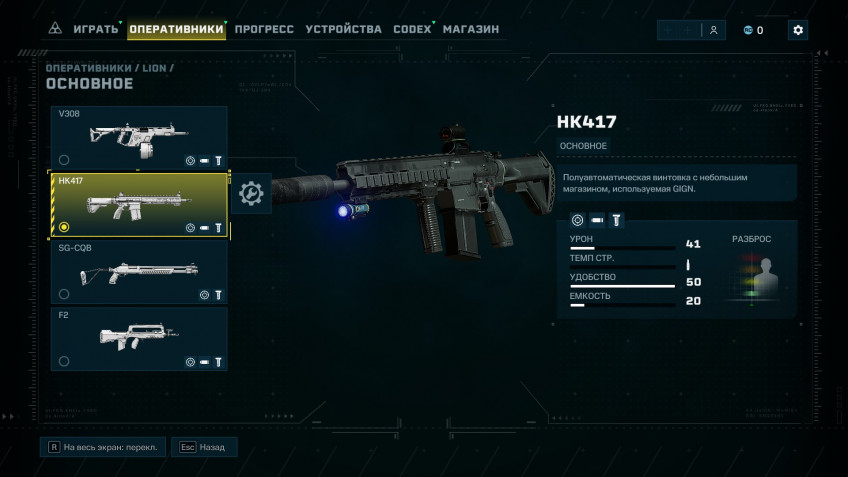The height and width of the screenshot is (477, 848).
Task: Click the Назад back button
Action: 204,447
